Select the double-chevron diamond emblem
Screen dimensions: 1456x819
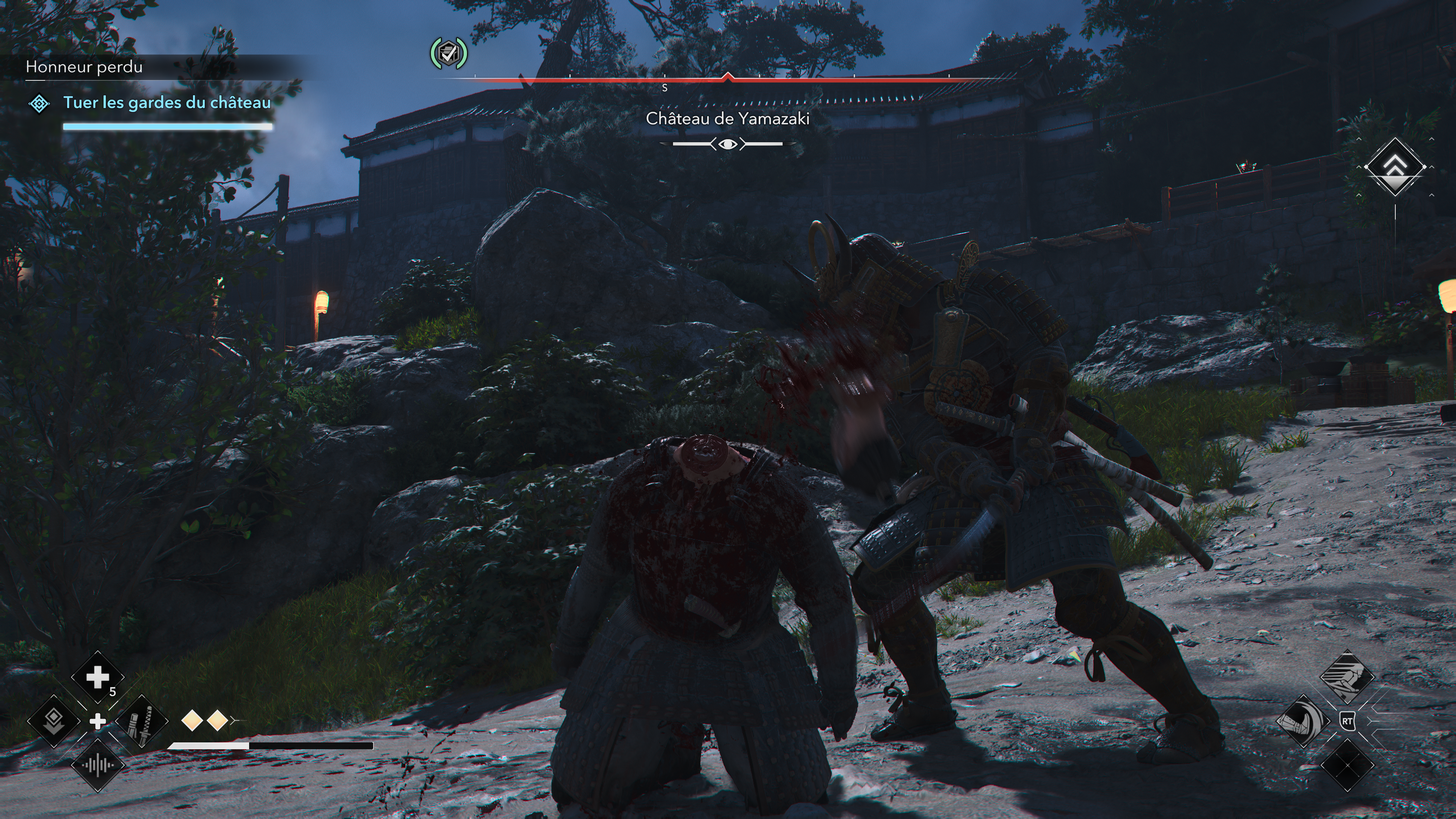pos(1395,167)
